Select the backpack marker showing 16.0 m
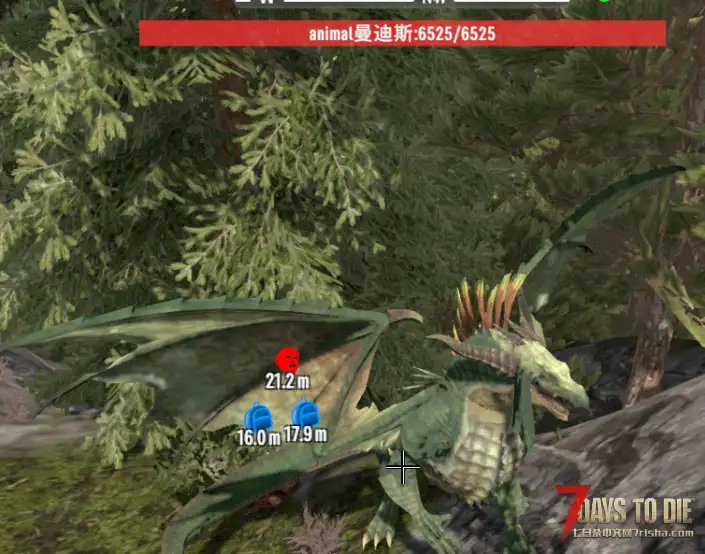705x554 pixels. tap(258, 416)
